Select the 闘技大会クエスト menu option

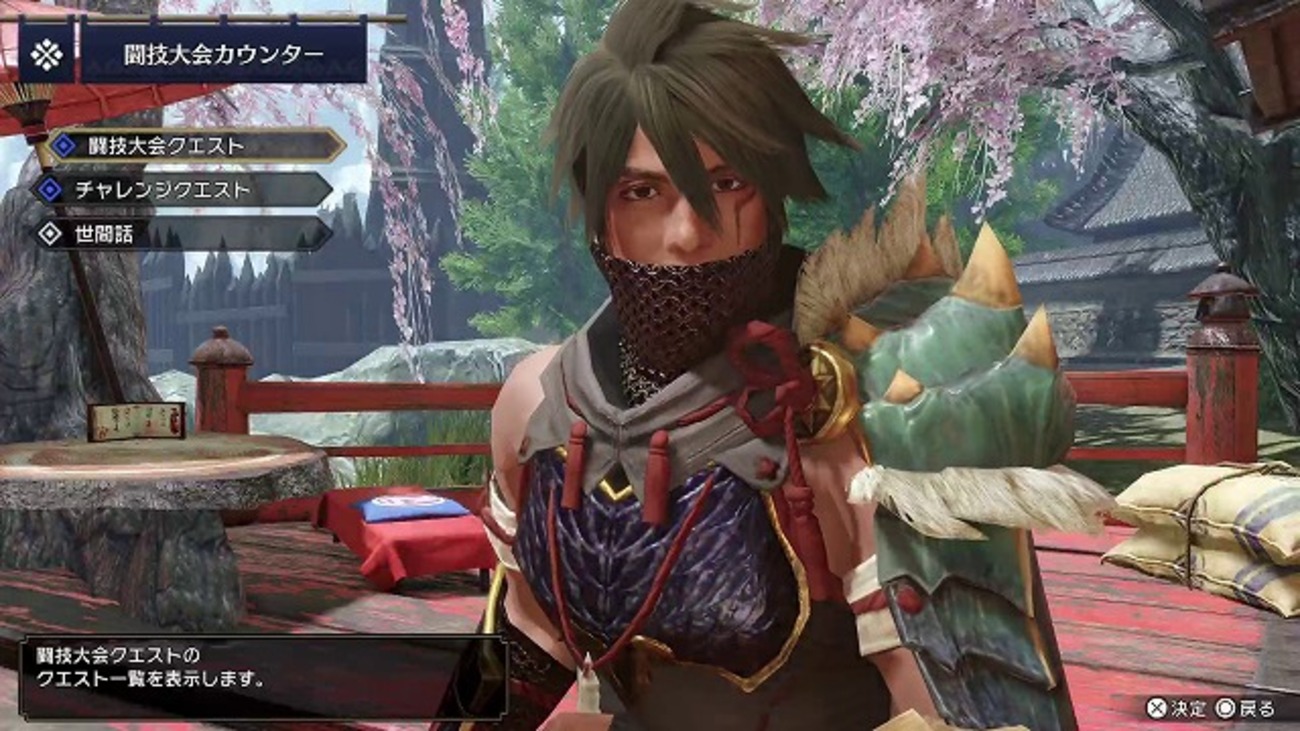(190, 146)
